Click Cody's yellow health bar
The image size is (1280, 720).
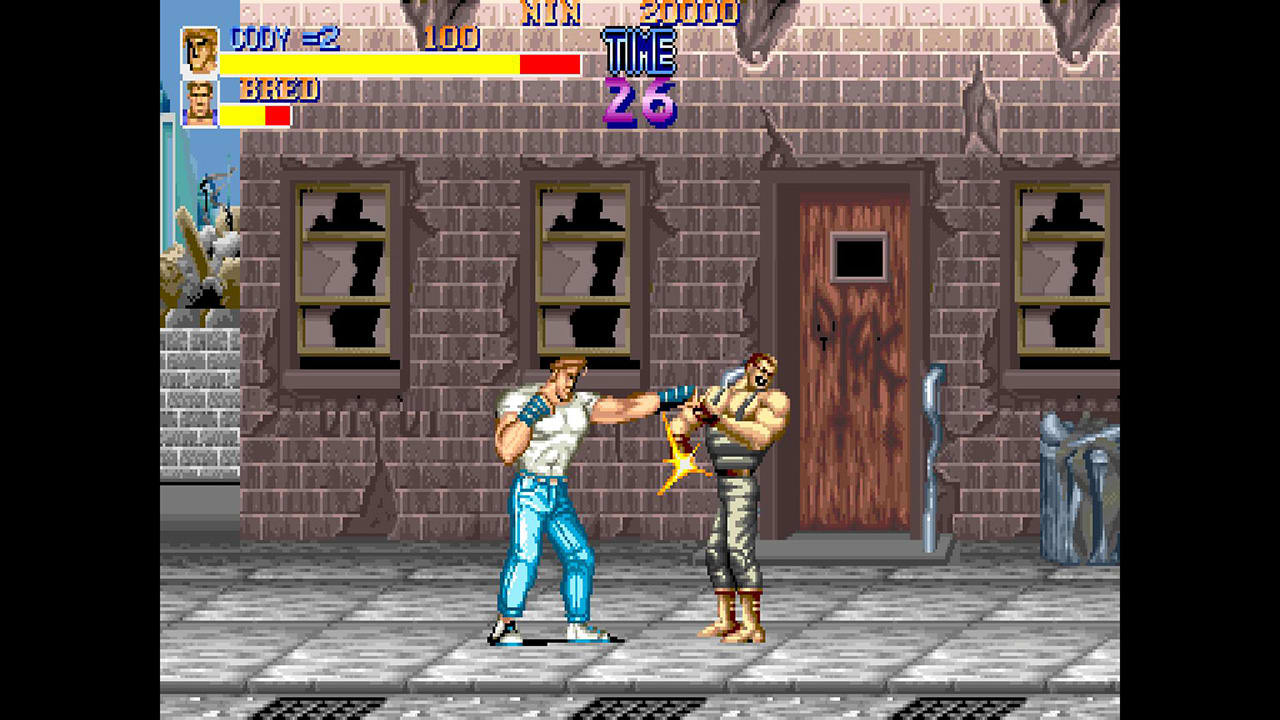coord(370,64)
